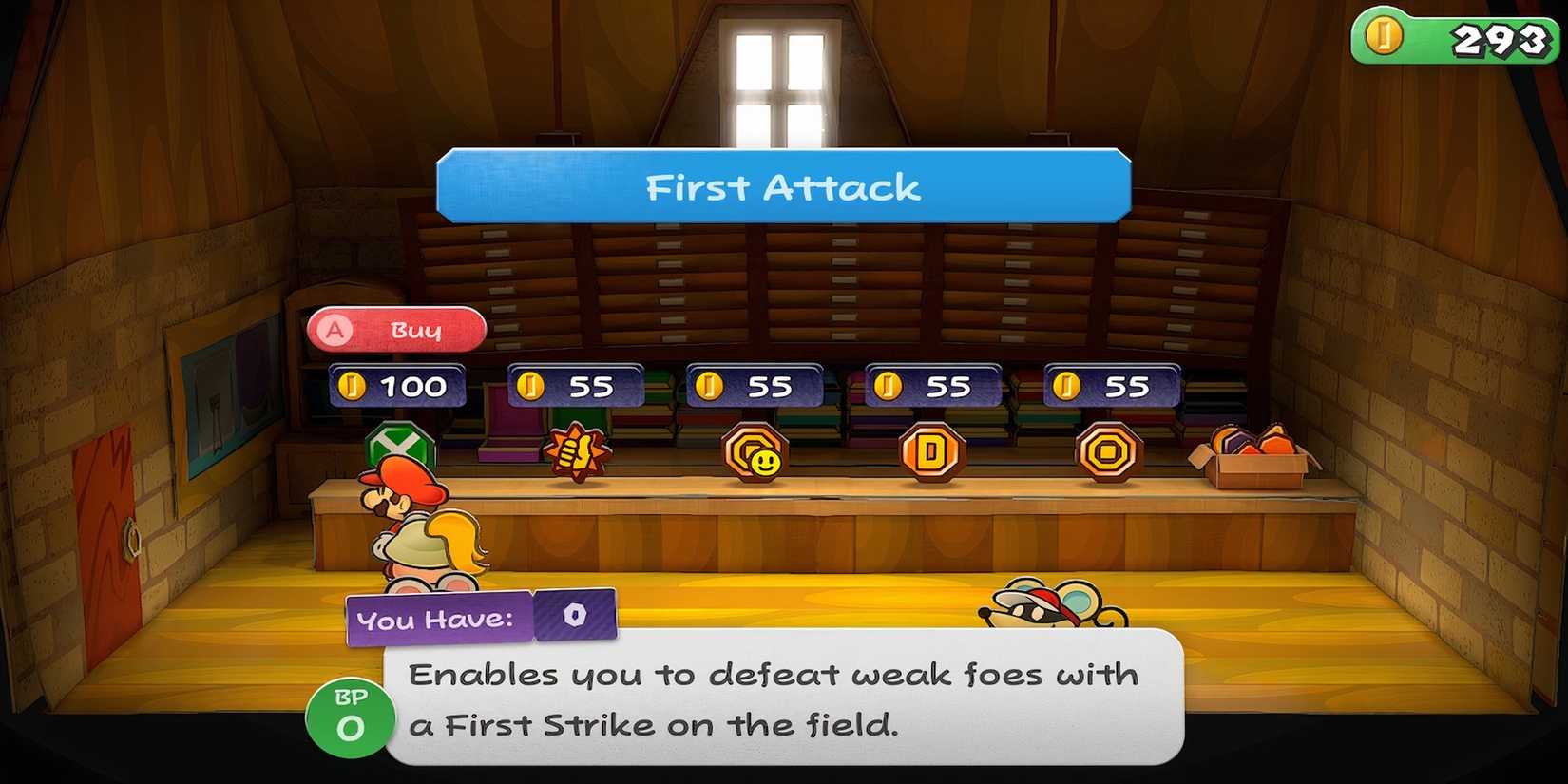This screenshot has height=784, width=1568.
Task: Click the green BP cost indicator
Action: (350, 715)
